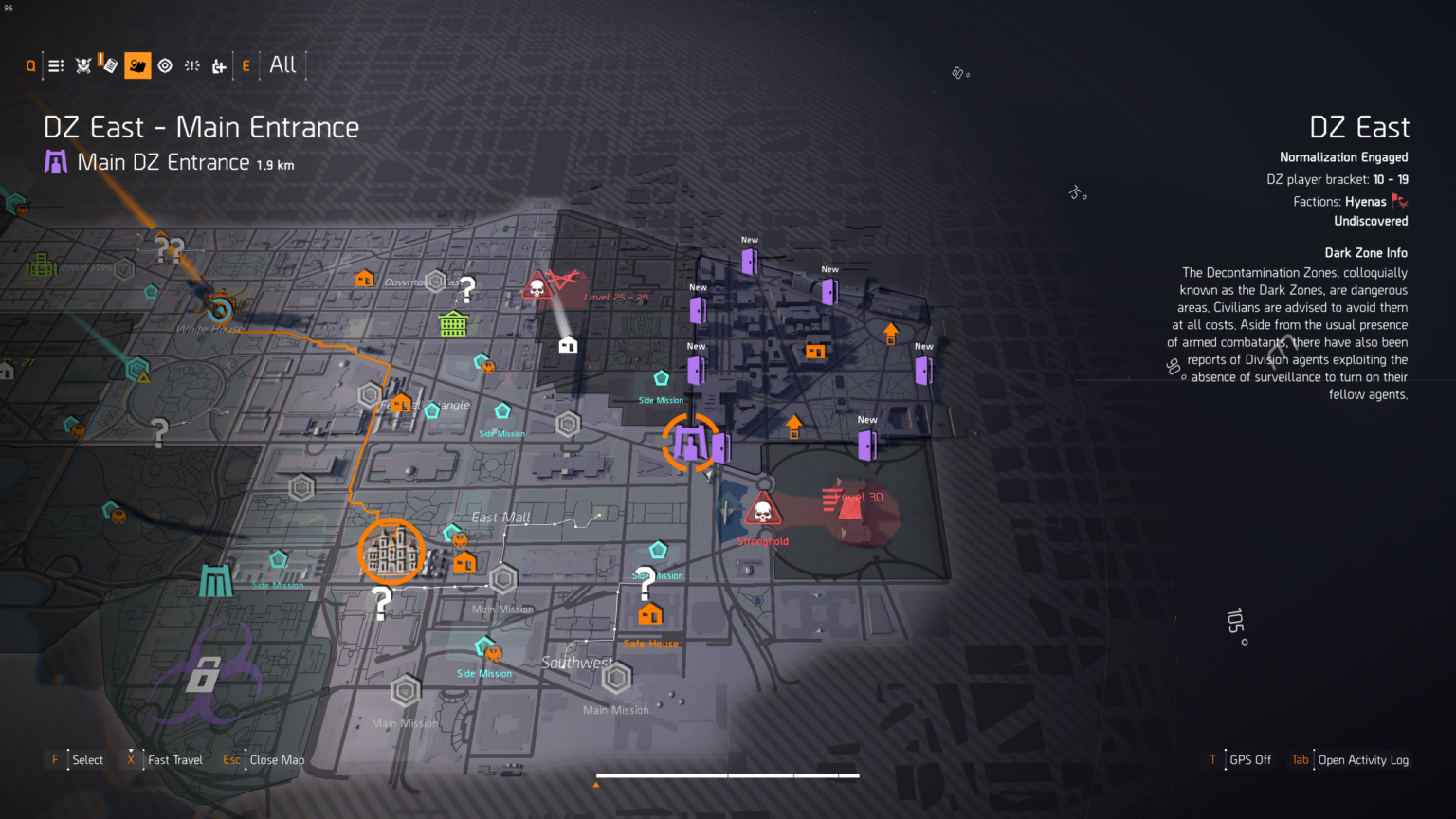Click the purple biohazard contamination icon
This screenshot has width=1456, height=819.
(204, 675)
